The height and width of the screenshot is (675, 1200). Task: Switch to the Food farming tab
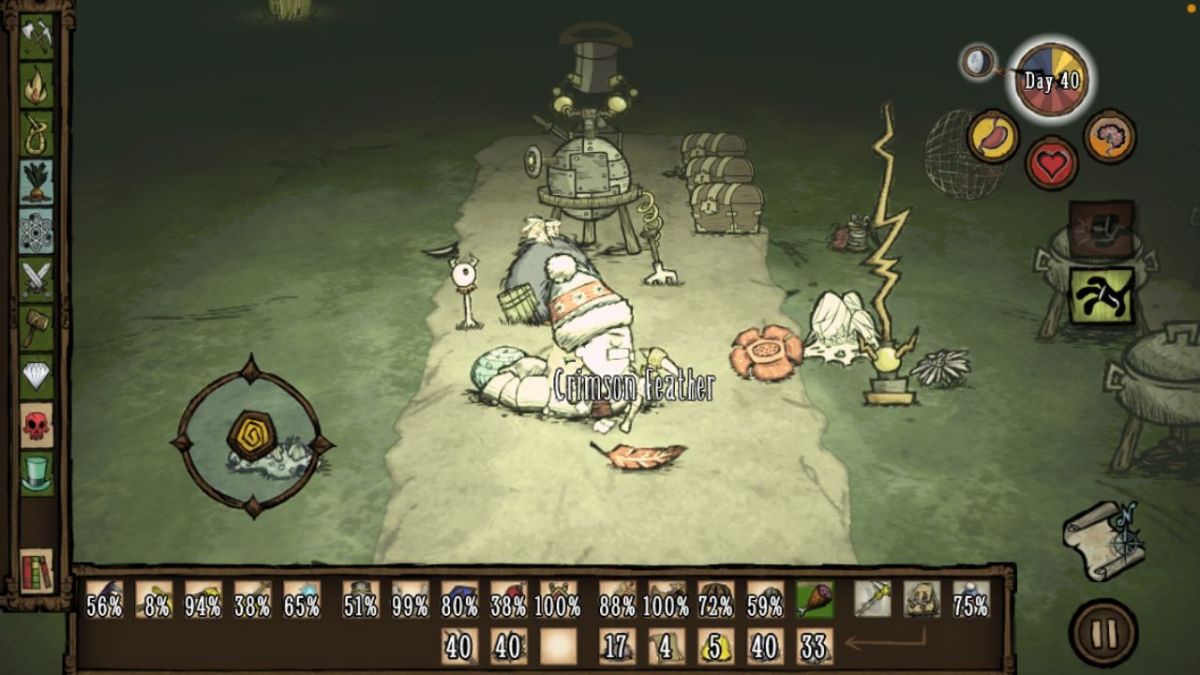tap(37, 181)
